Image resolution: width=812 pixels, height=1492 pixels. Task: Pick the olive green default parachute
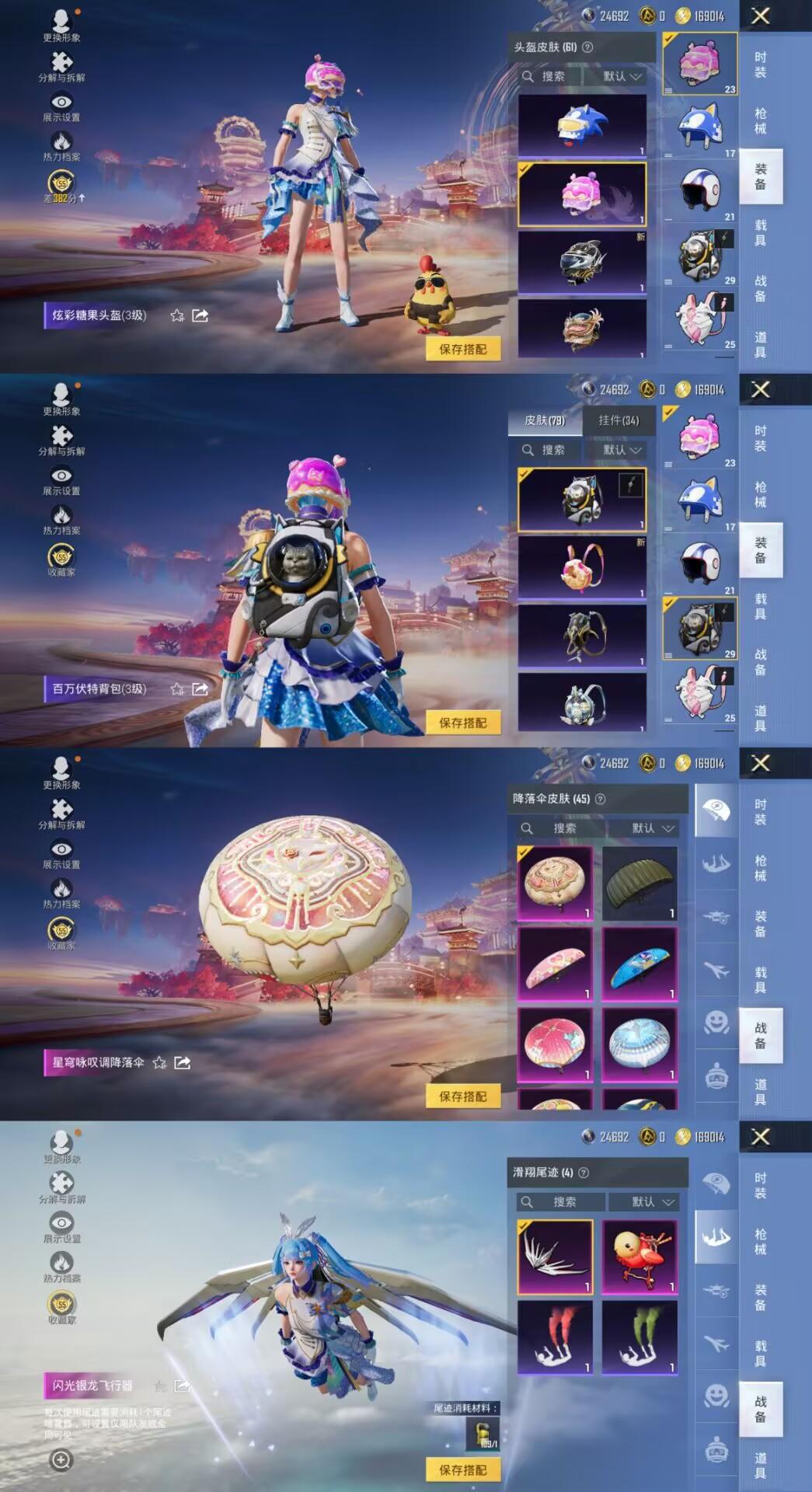(x=639, y=883)
